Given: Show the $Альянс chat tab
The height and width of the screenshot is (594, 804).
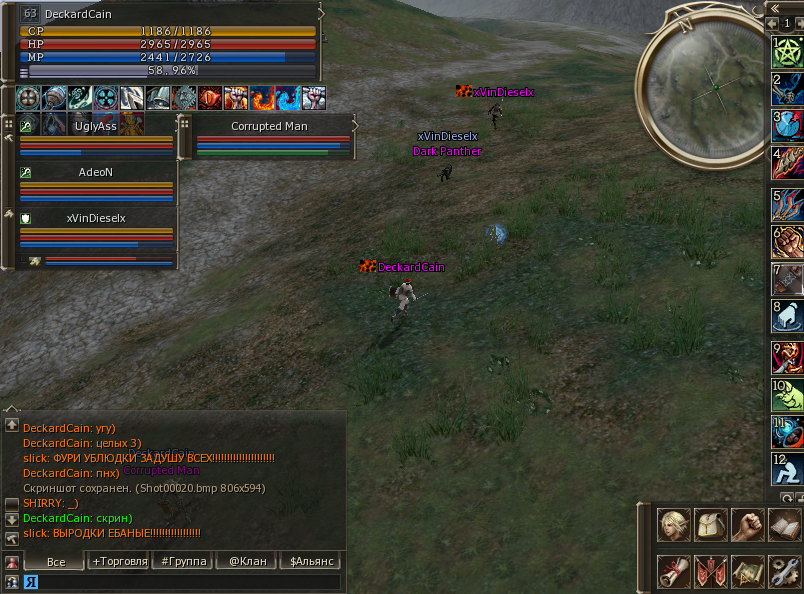Looking at the screenshot, I should tap(311, 561).
